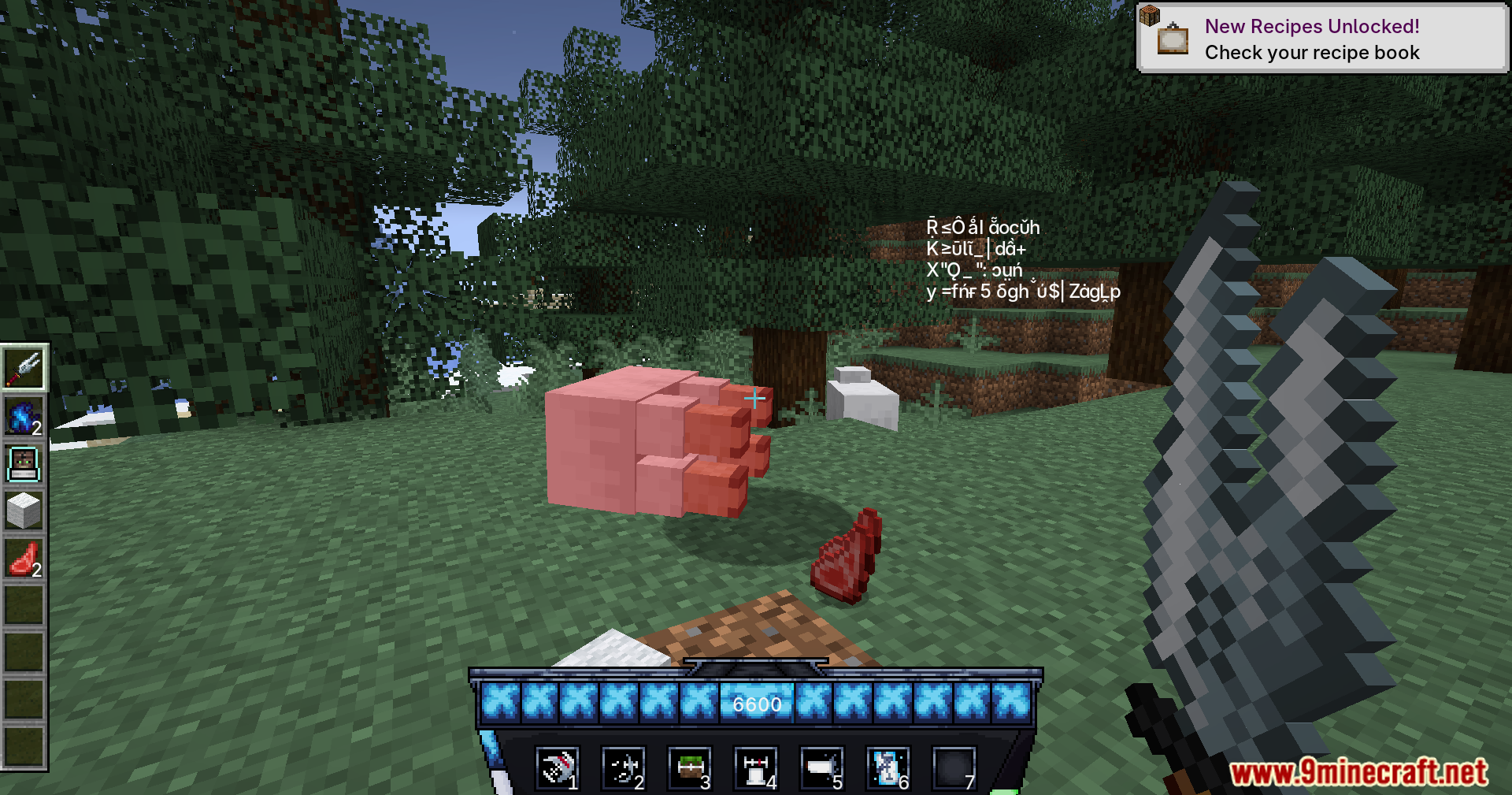Image resolution: width=1512 pixels, height=795 pixels.
Task: Select the sword in the top sidebar slot
Action: [x=24, y=367]
